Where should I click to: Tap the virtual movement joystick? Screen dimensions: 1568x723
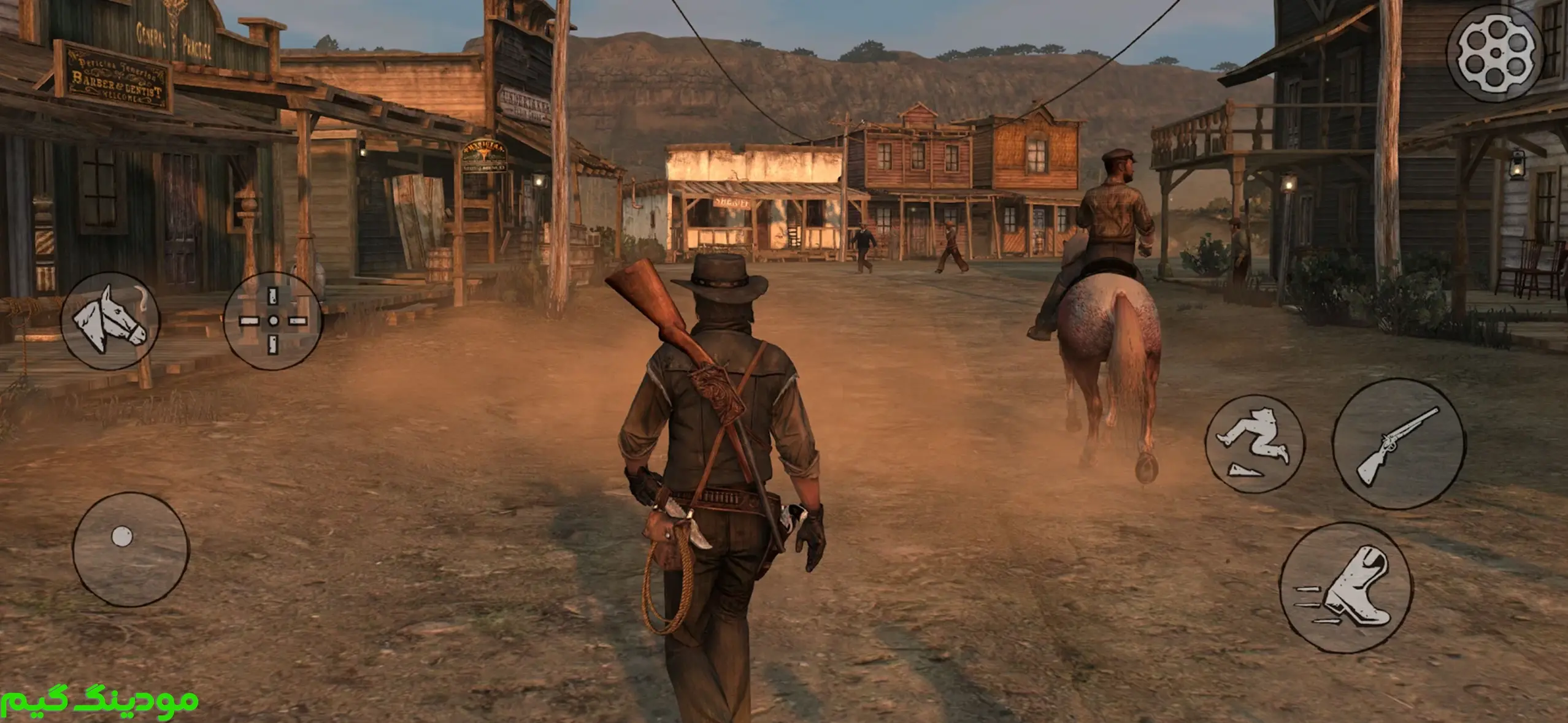pyautogui.click(x=131, y=549)
